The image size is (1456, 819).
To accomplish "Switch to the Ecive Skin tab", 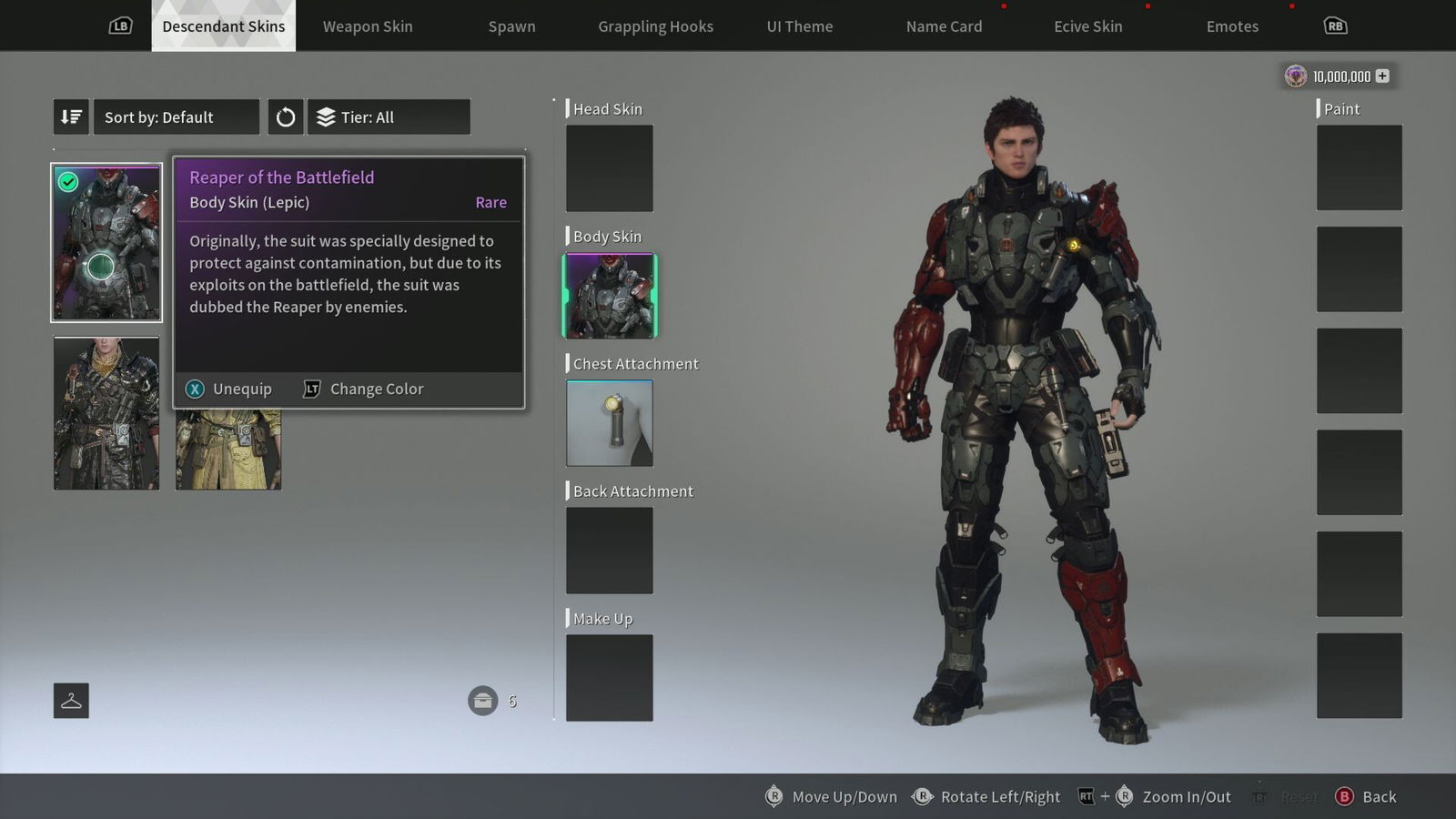I will 1087,26.
